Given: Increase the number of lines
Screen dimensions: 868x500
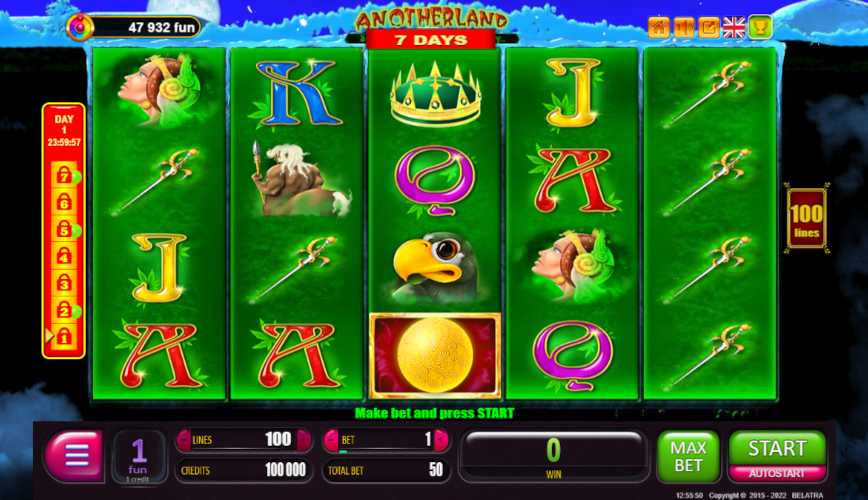Looking at the screenshot, I should point(301,439).
